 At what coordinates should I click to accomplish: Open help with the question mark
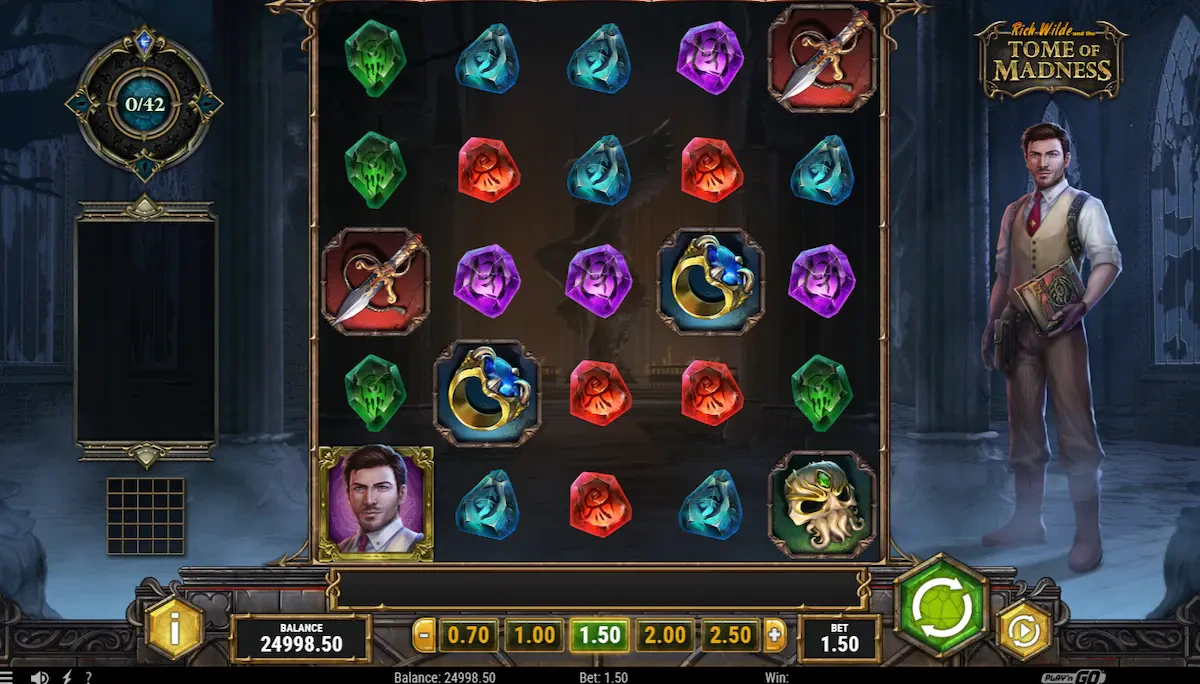pos(88,677)
